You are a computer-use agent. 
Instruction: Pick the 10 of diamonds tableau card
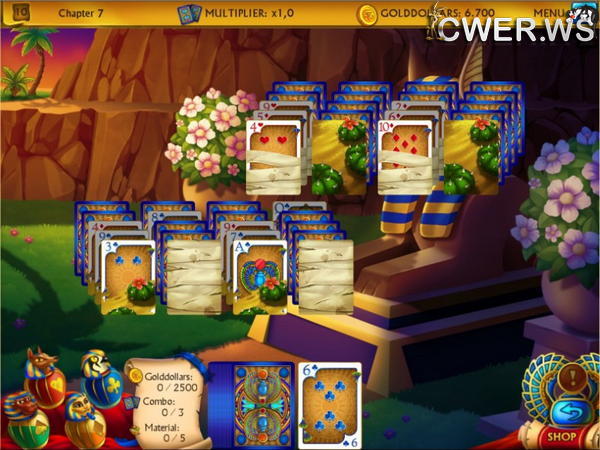(x=407, y=157)
